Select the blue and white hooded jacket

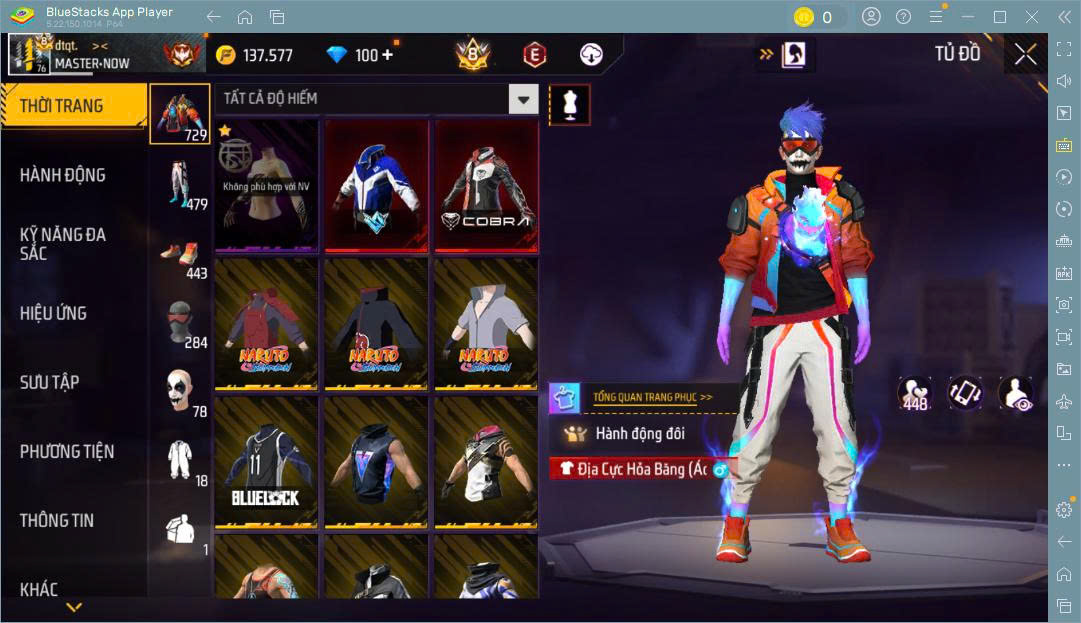(376, 186)
